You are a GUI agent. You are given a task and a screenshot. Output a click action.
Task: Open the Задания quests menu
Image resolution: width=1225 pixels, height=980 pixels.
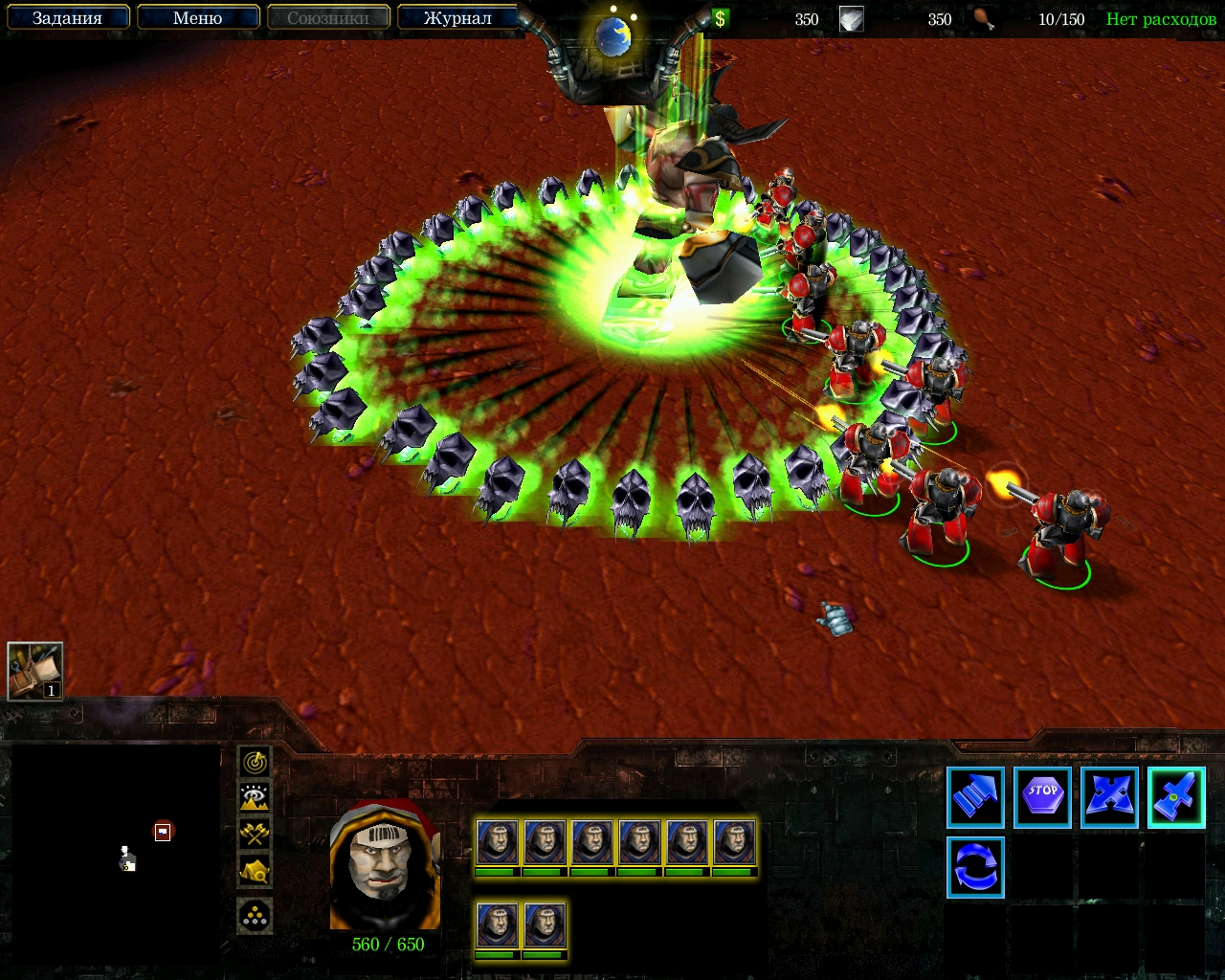[x=67, y=18]
